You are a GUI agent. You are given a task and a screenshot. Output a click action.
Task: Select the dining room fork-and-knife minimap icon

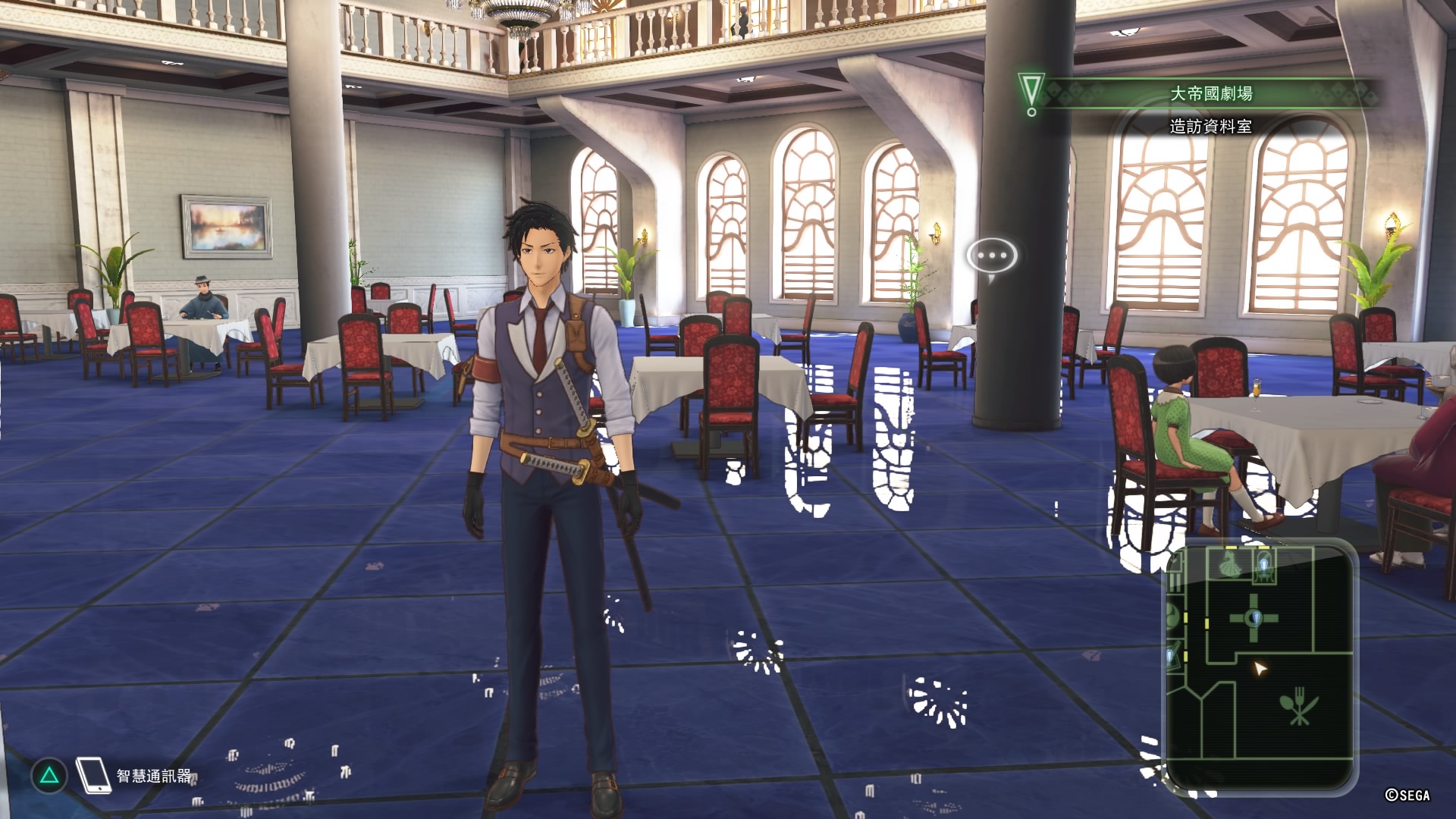[x=1298, y=707]
